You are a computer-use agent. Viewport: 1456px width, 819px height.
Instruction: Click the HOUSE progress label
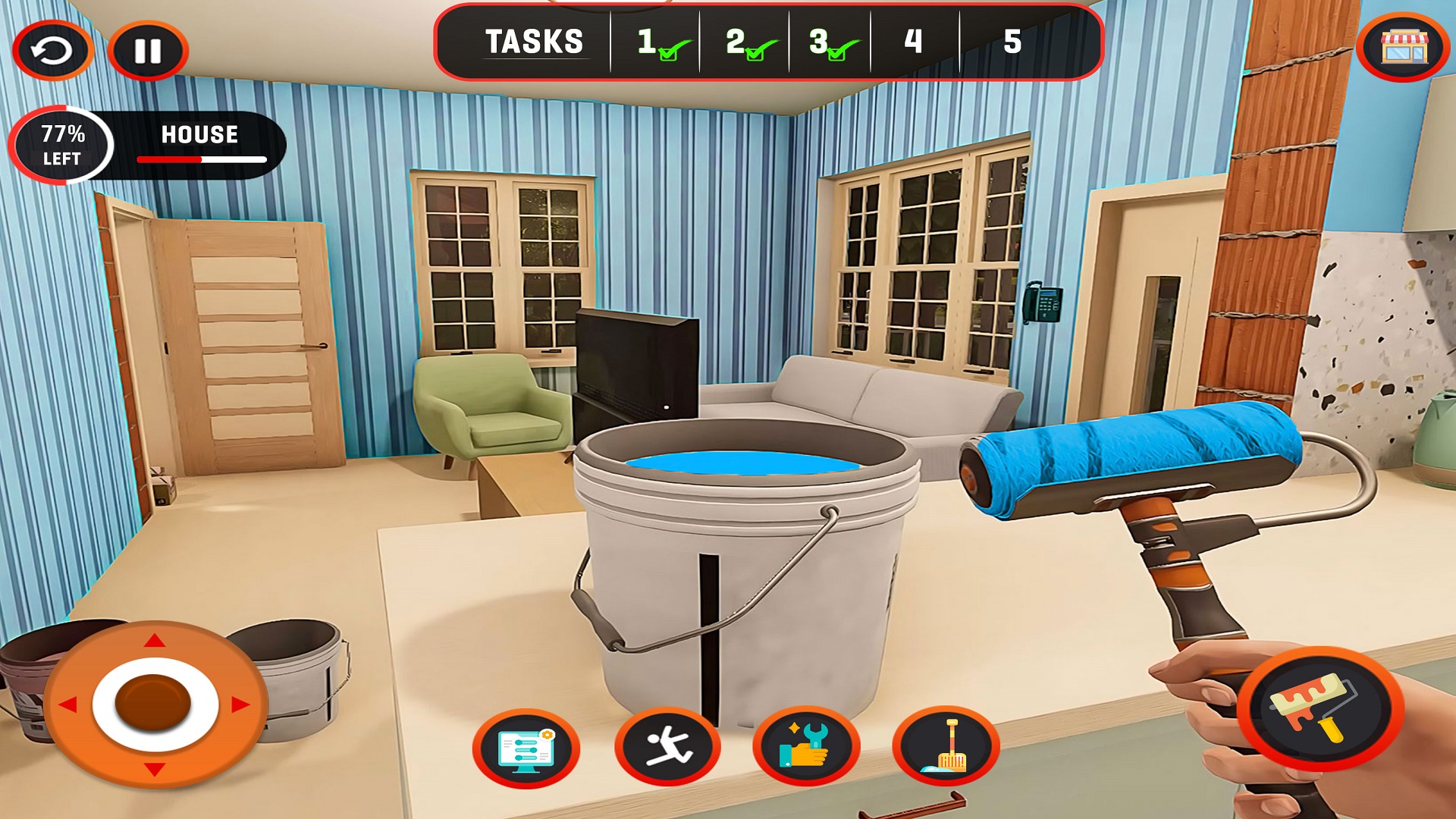[199, 135]
